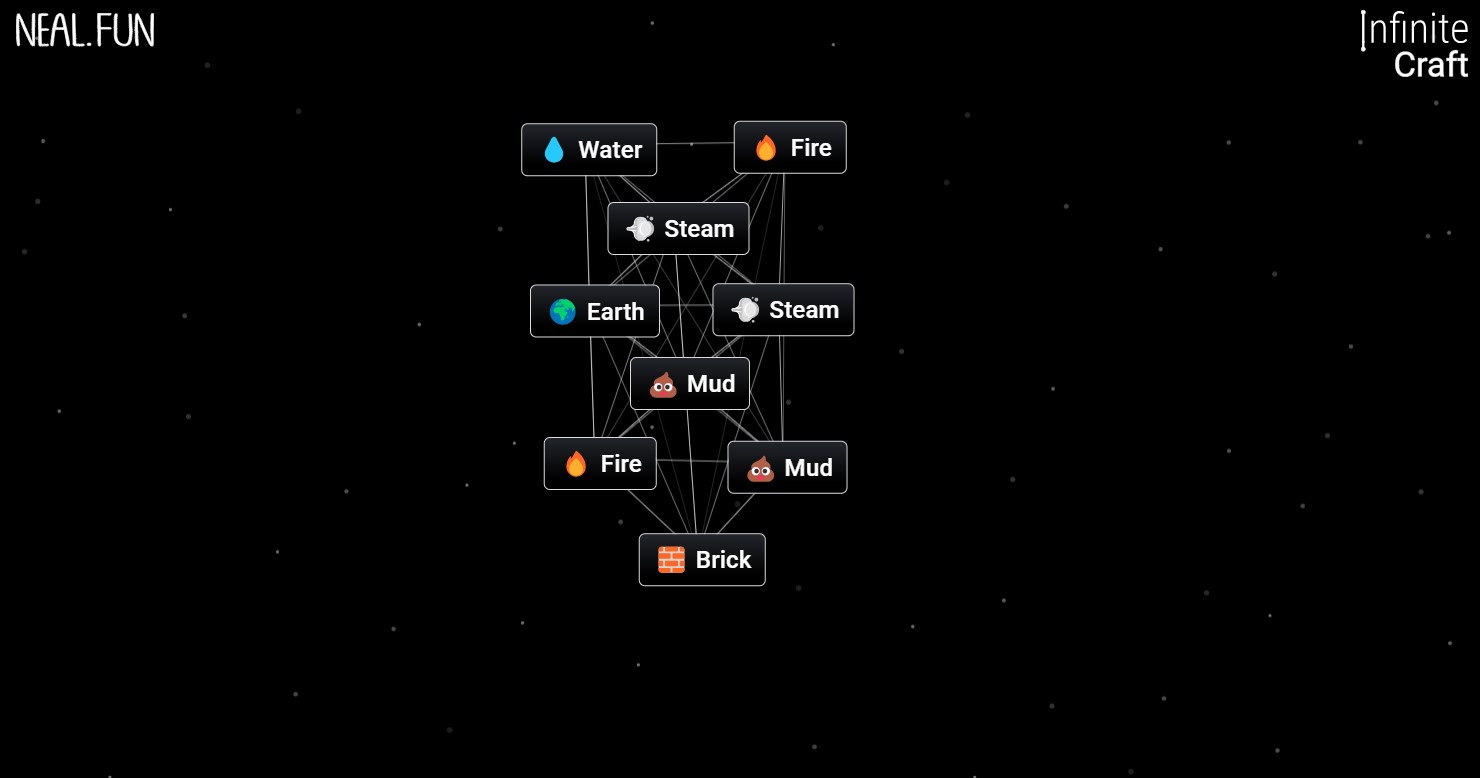This screenshot has width=1480, height=778.
Task: Click the globe icon on the Earth element
Action: (x=562, y=311)
